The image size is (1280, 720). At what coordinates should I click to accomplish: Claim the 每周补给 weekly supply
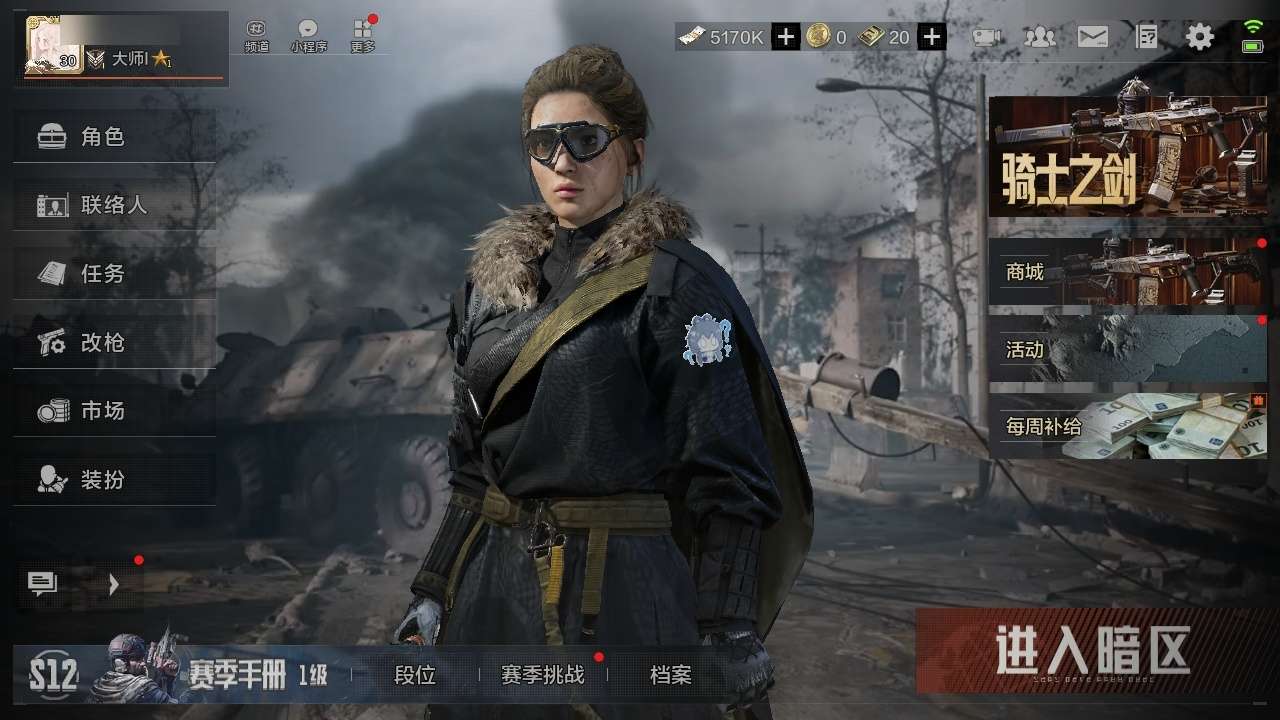(1127, 426)
